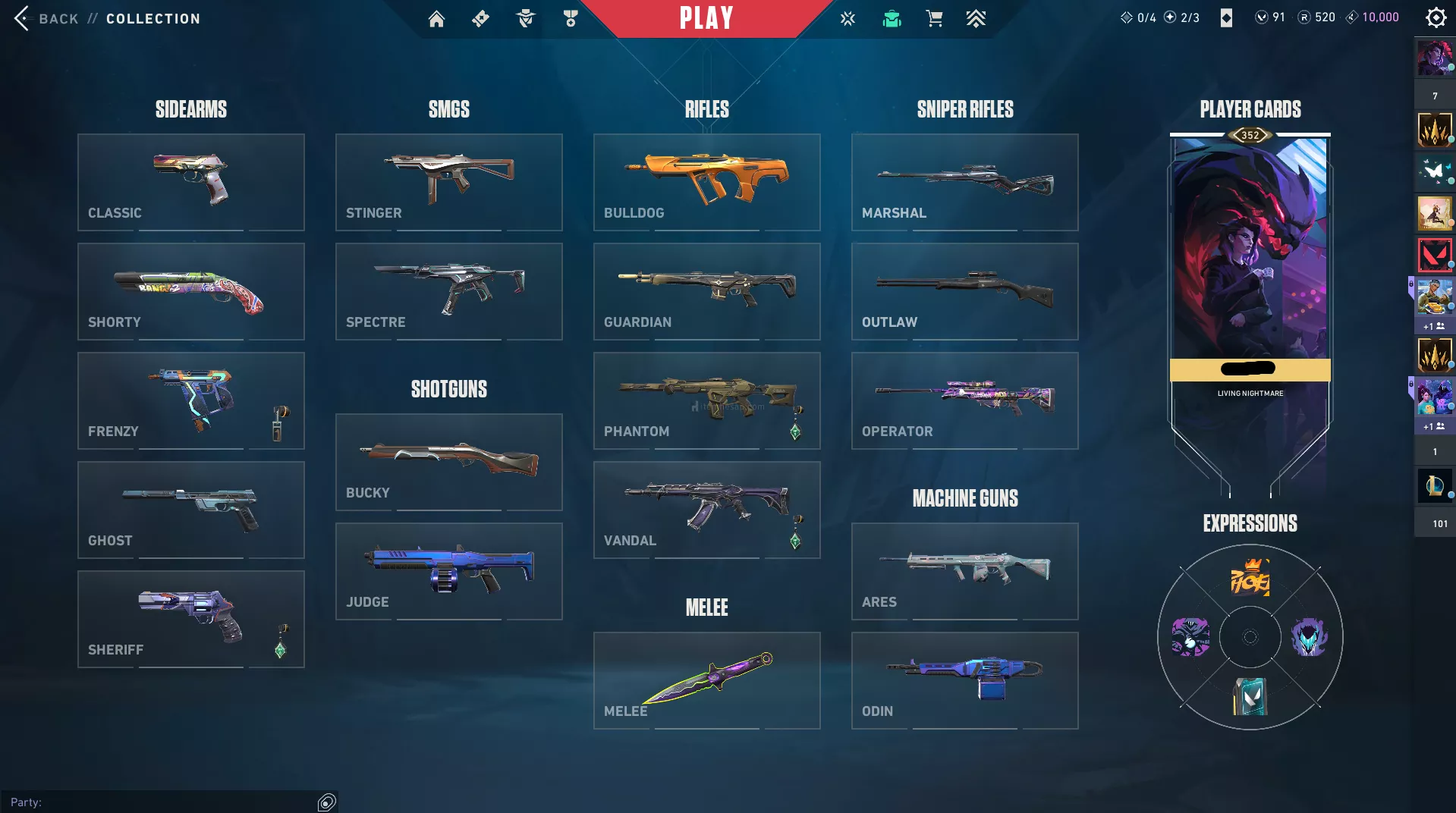Hit the red PLAY button
The width and height of the screenshot is (1456, 813).
tap(706, 18)
